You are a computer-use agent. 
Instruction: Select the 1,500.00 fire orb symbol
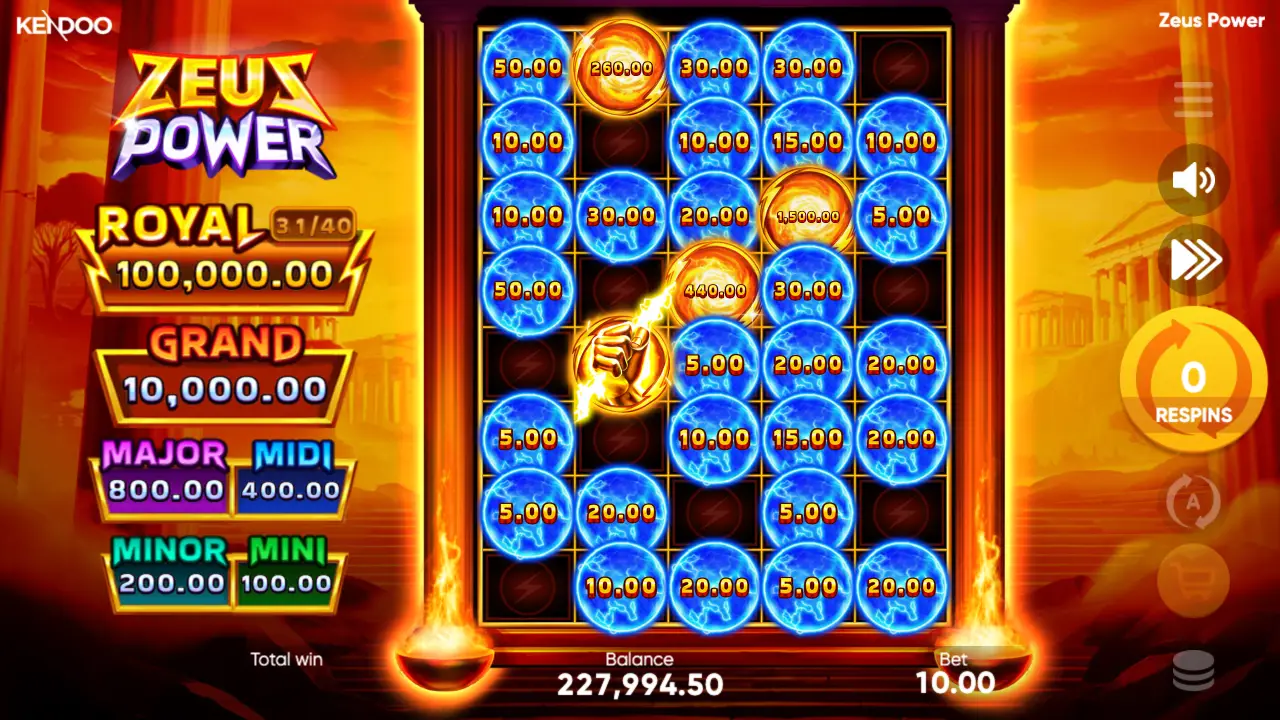pyautogui.click(x=808, y=215)
